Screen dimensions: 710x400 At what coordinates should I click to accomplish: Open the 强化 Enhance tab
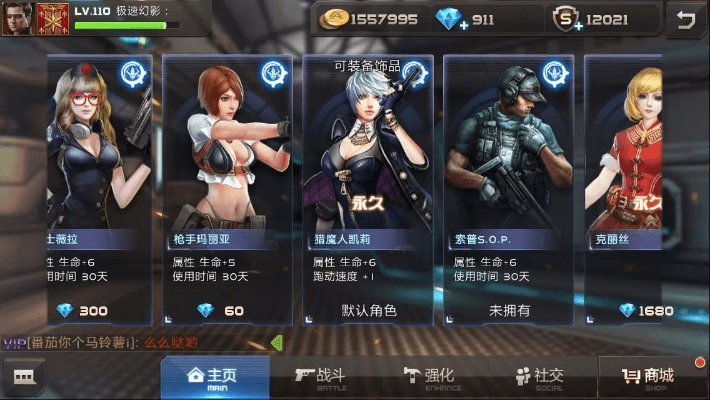click(x=428, y=377)
